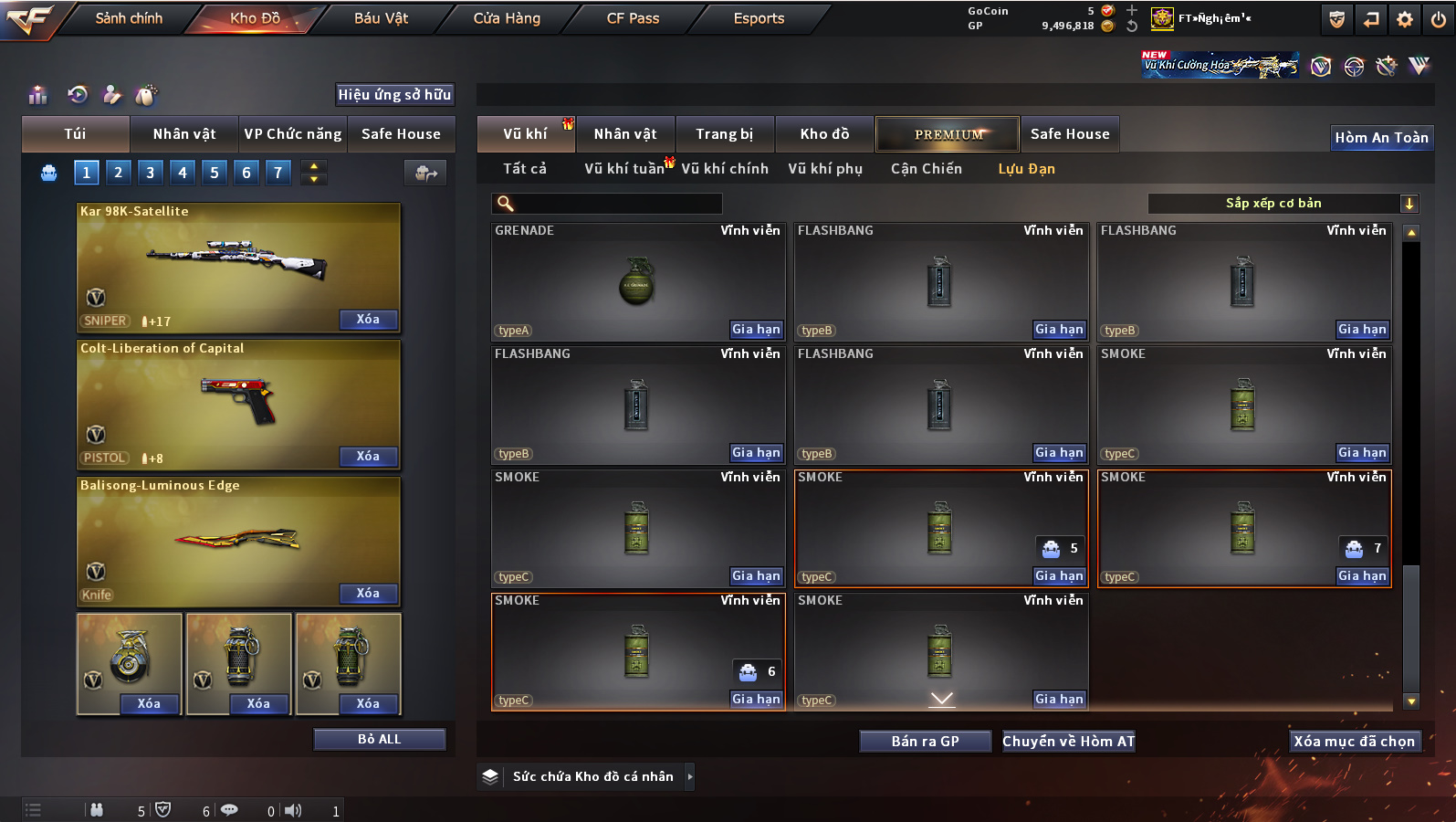1456x822 pixels.
Task: Open the CF Pass page
Action: pos(633,18)
